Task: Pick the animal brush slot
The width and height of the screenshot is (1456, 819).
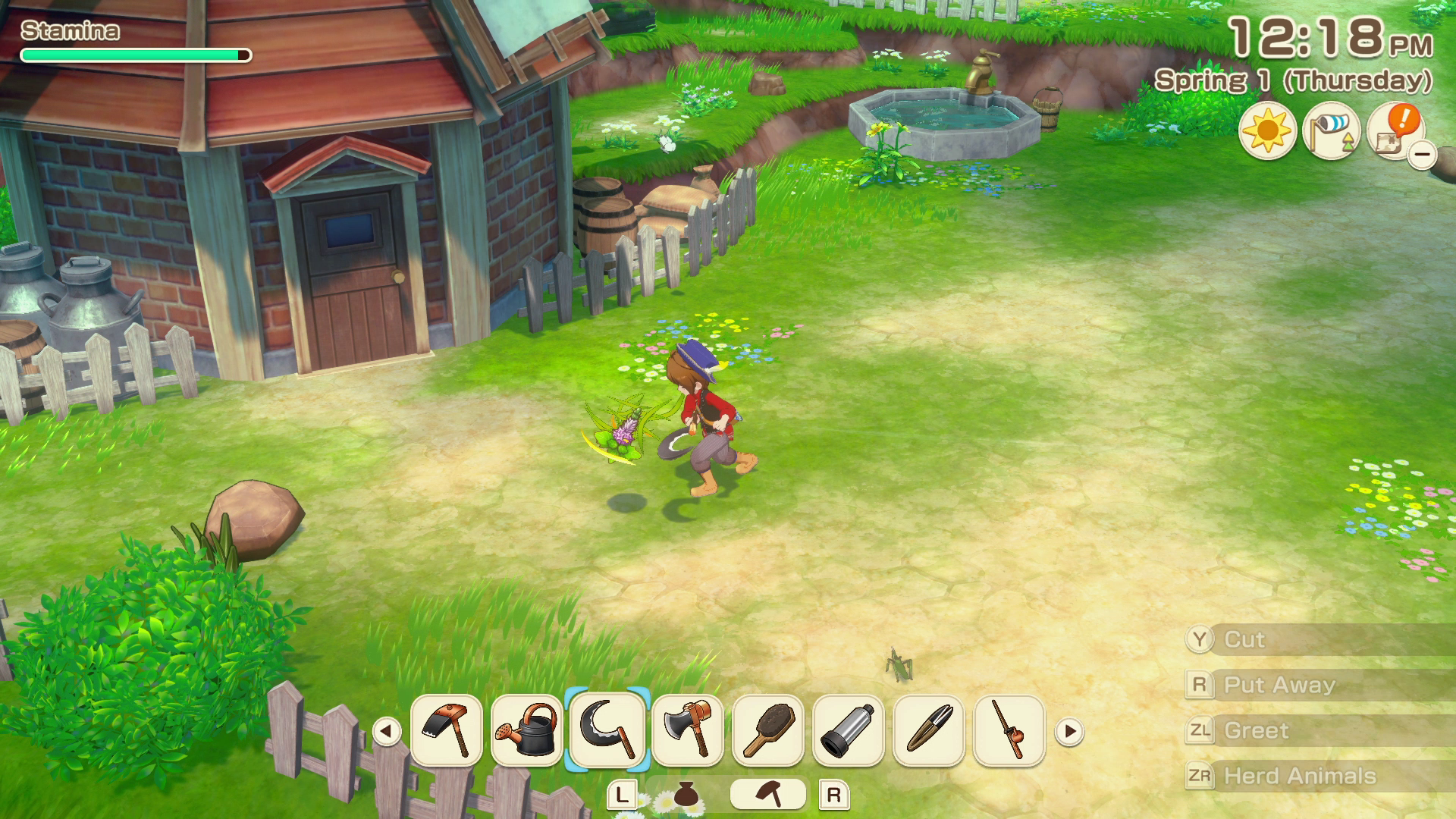Action: pos(768,730)
